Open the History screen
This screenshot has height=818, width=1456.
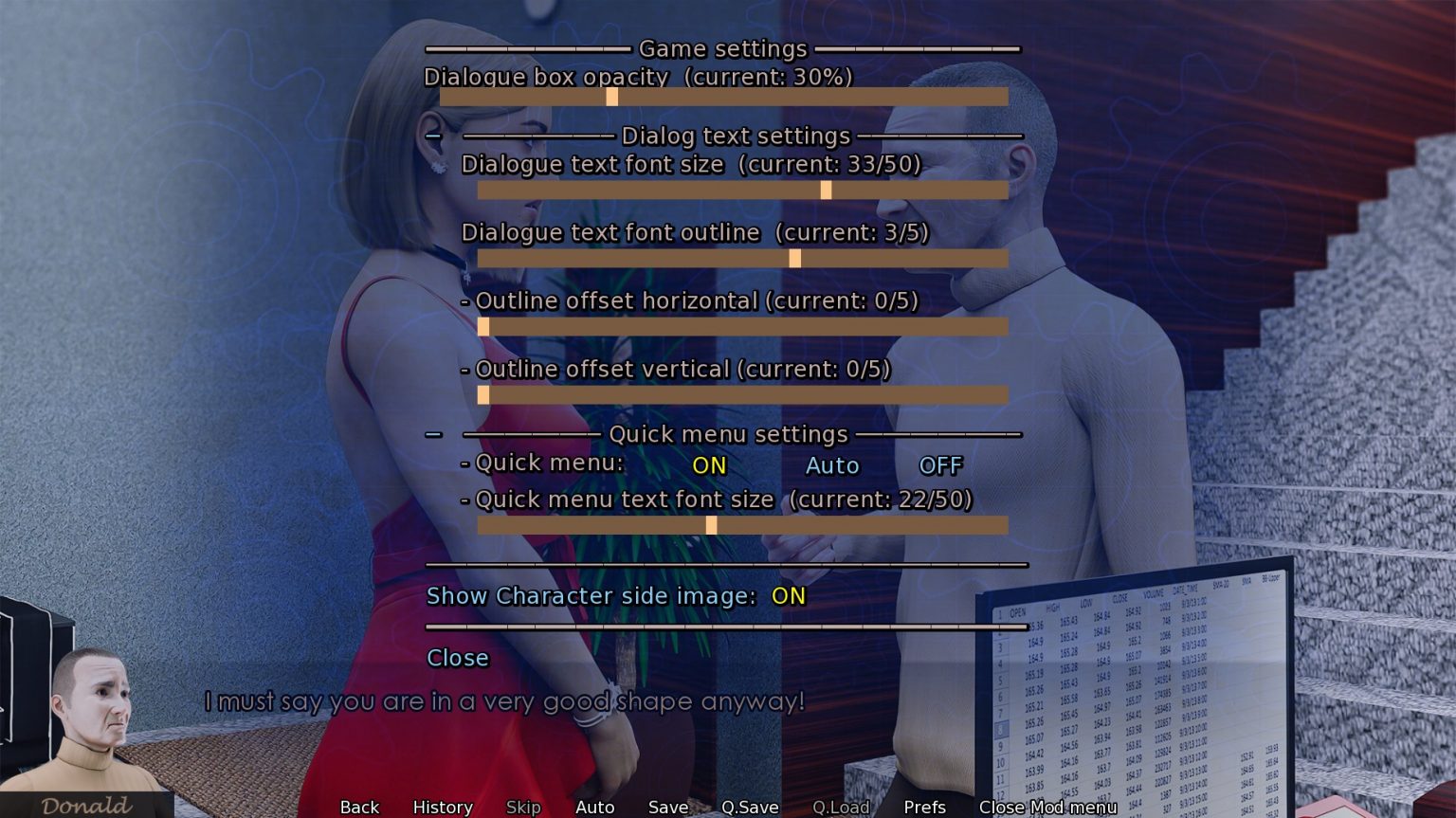[442, 807]
